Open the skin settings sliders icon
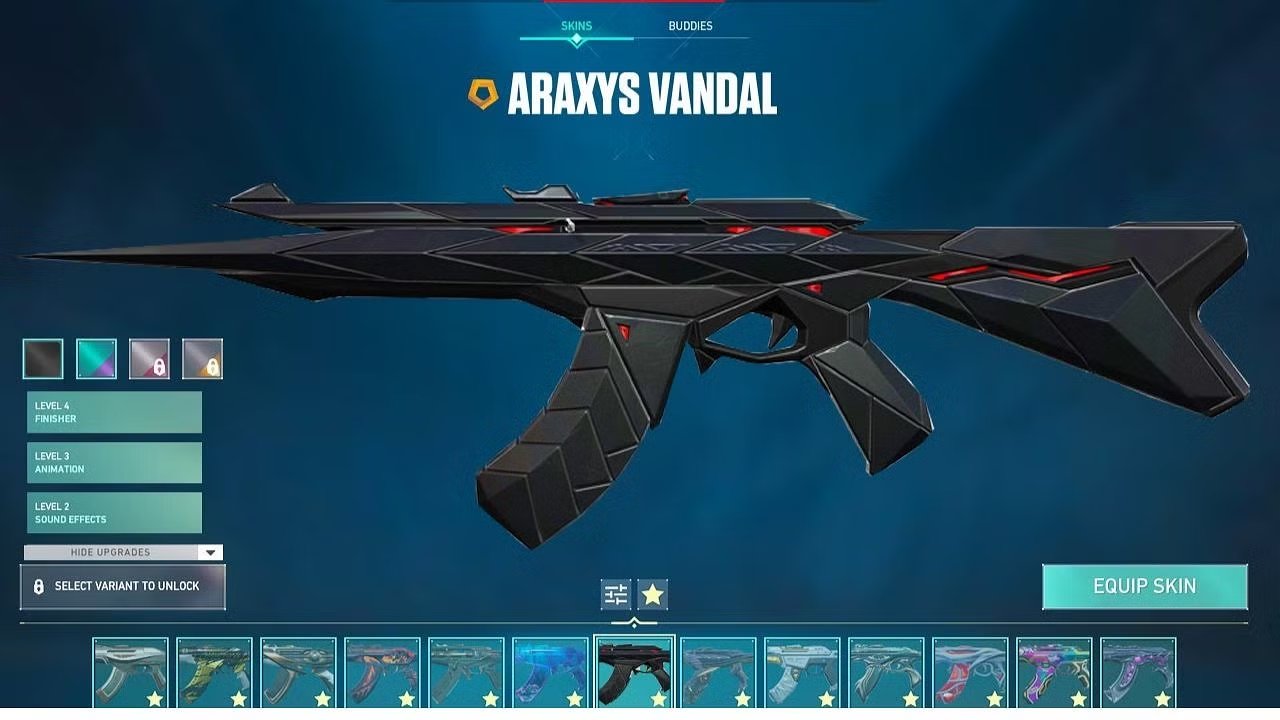The image size is (1280, 720). (x=614, y=594)
